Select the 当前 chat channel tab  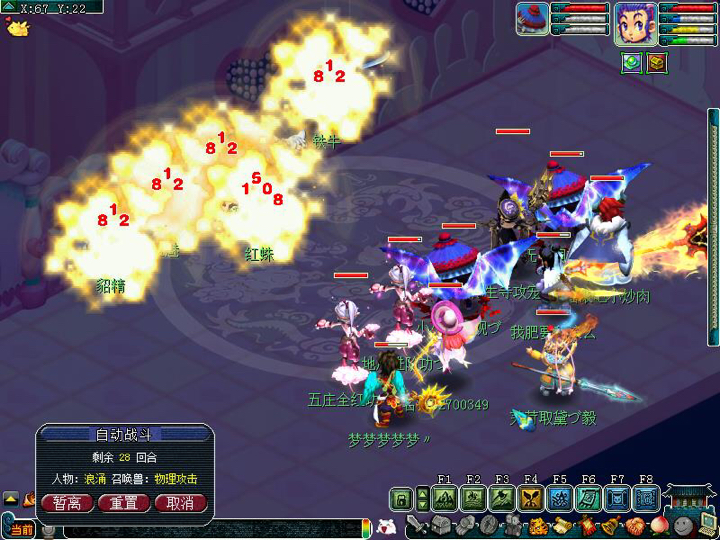21,529
